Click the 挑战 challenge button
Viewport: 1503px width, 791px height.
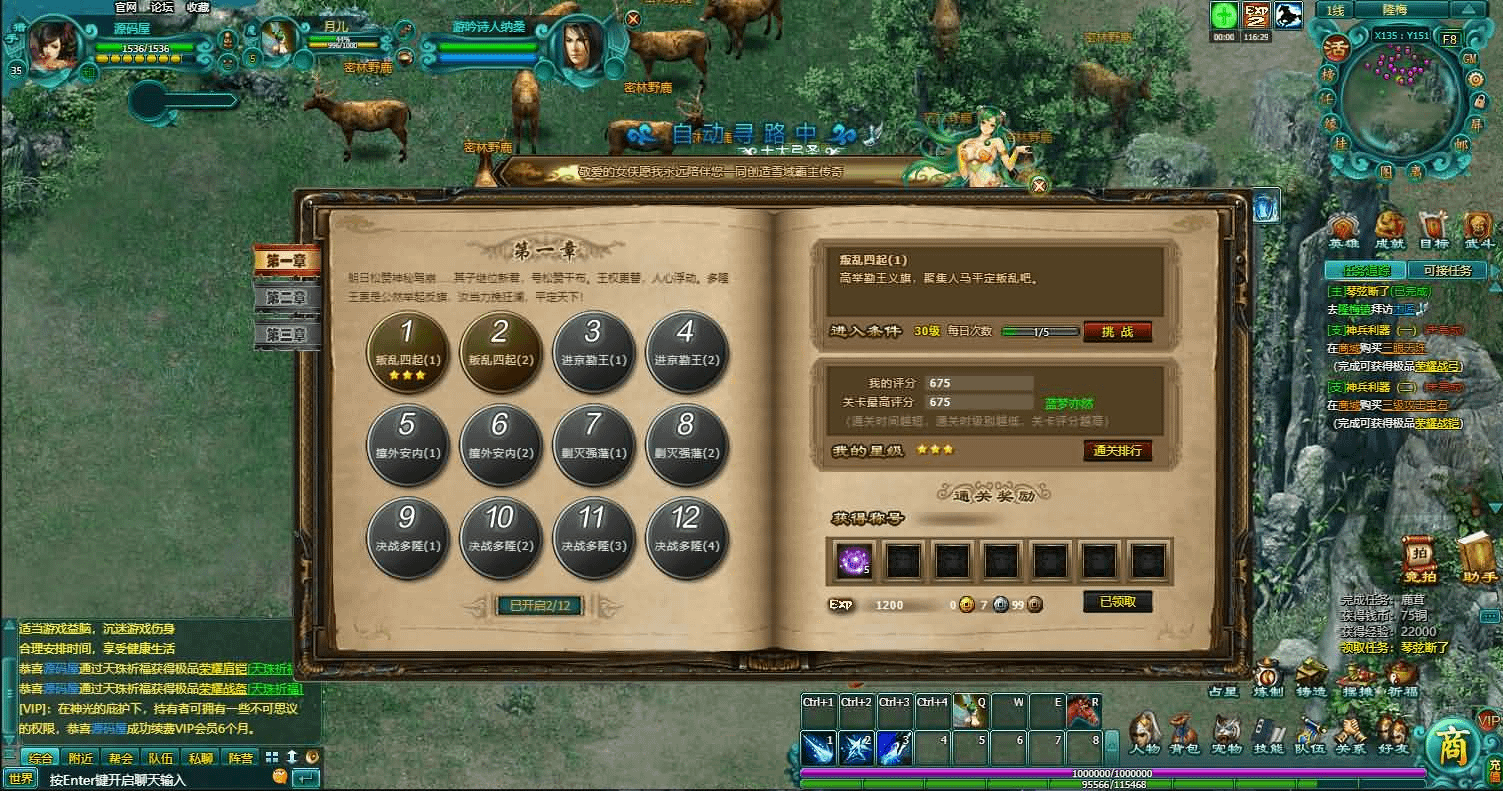click(x=1117, y=332)
